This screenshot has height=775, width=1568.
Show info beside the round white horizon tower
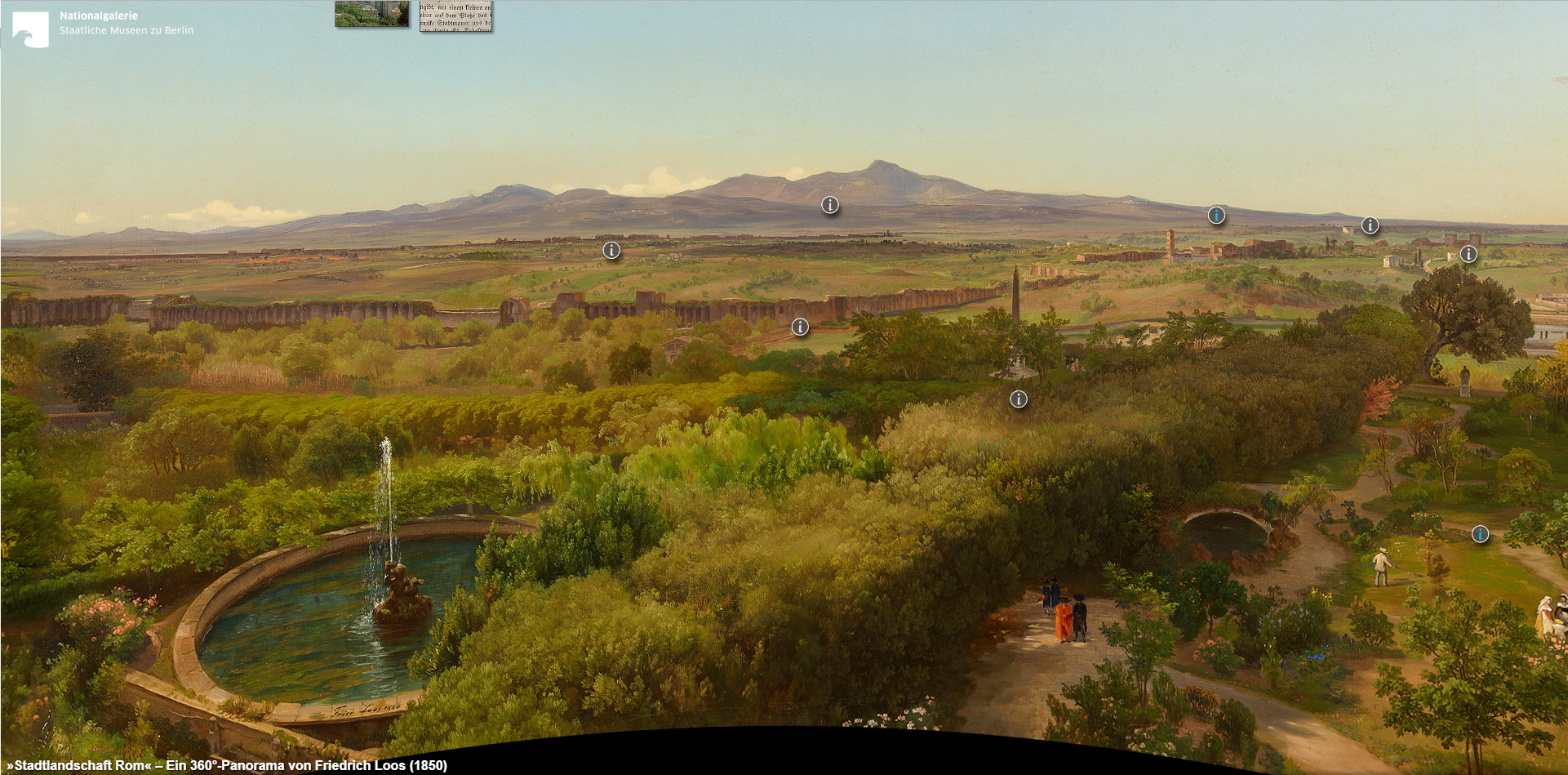tap(1370, 225)
